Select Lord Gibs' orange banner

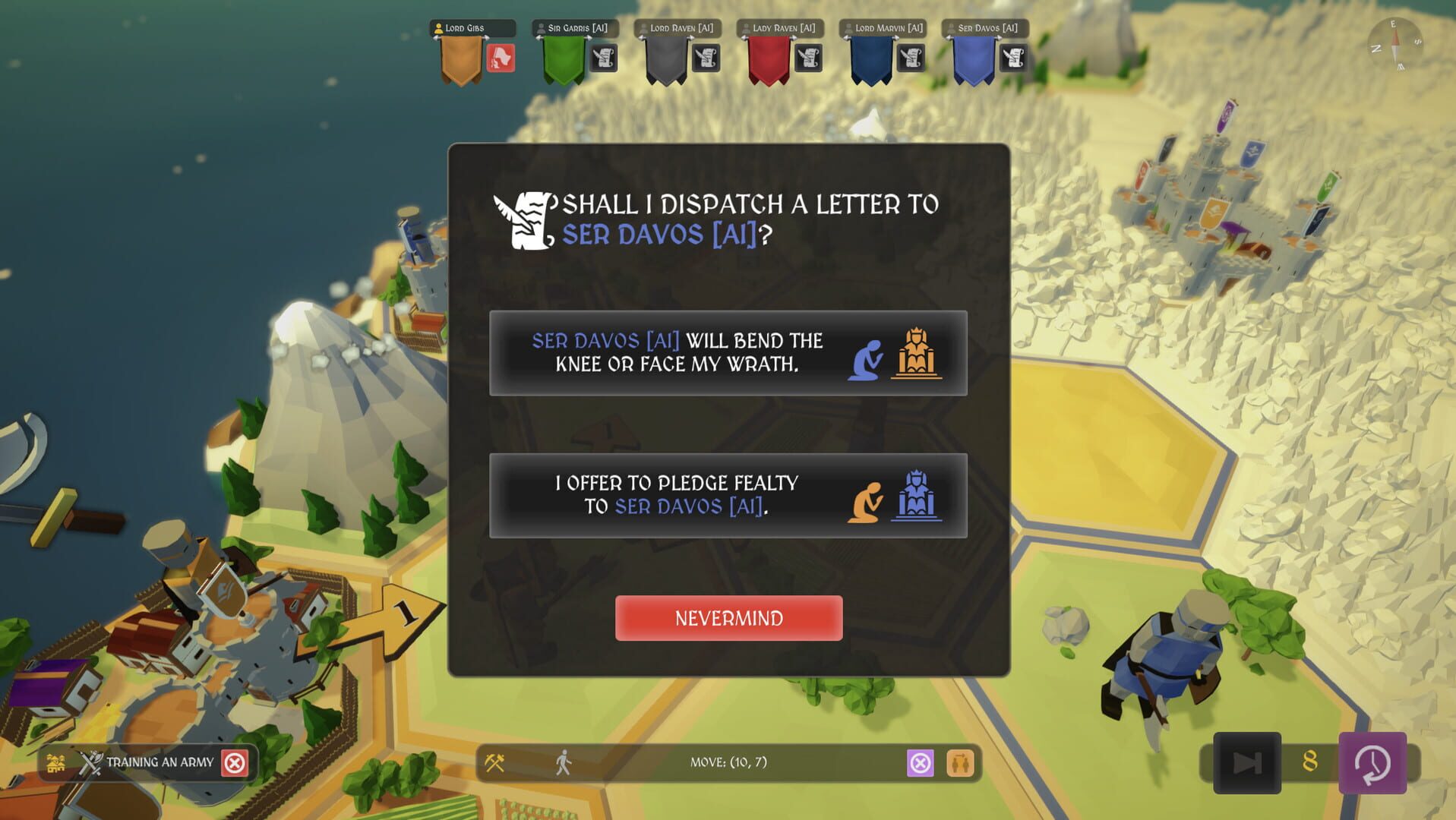coord(461,61)
